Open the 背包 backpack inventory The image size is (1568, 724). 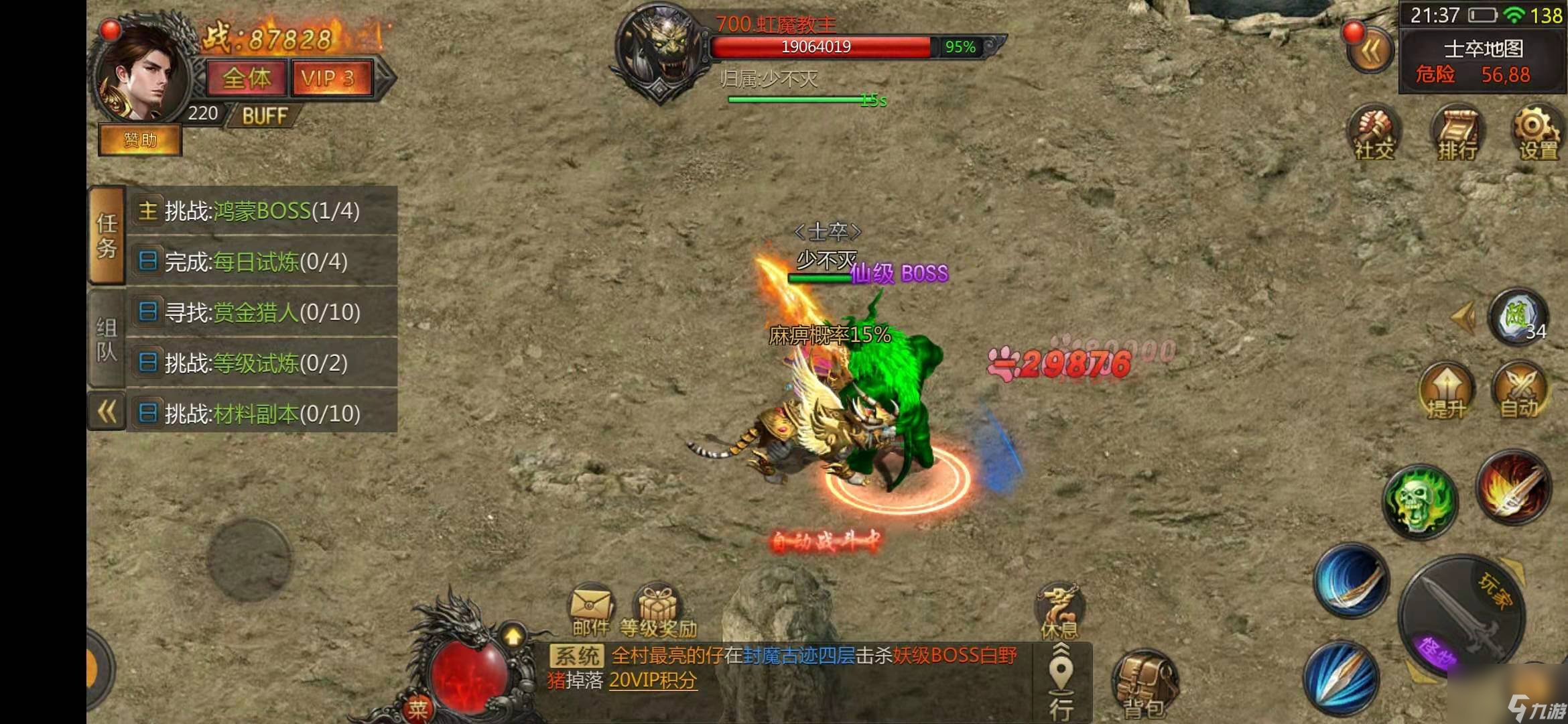(1145, 685)
